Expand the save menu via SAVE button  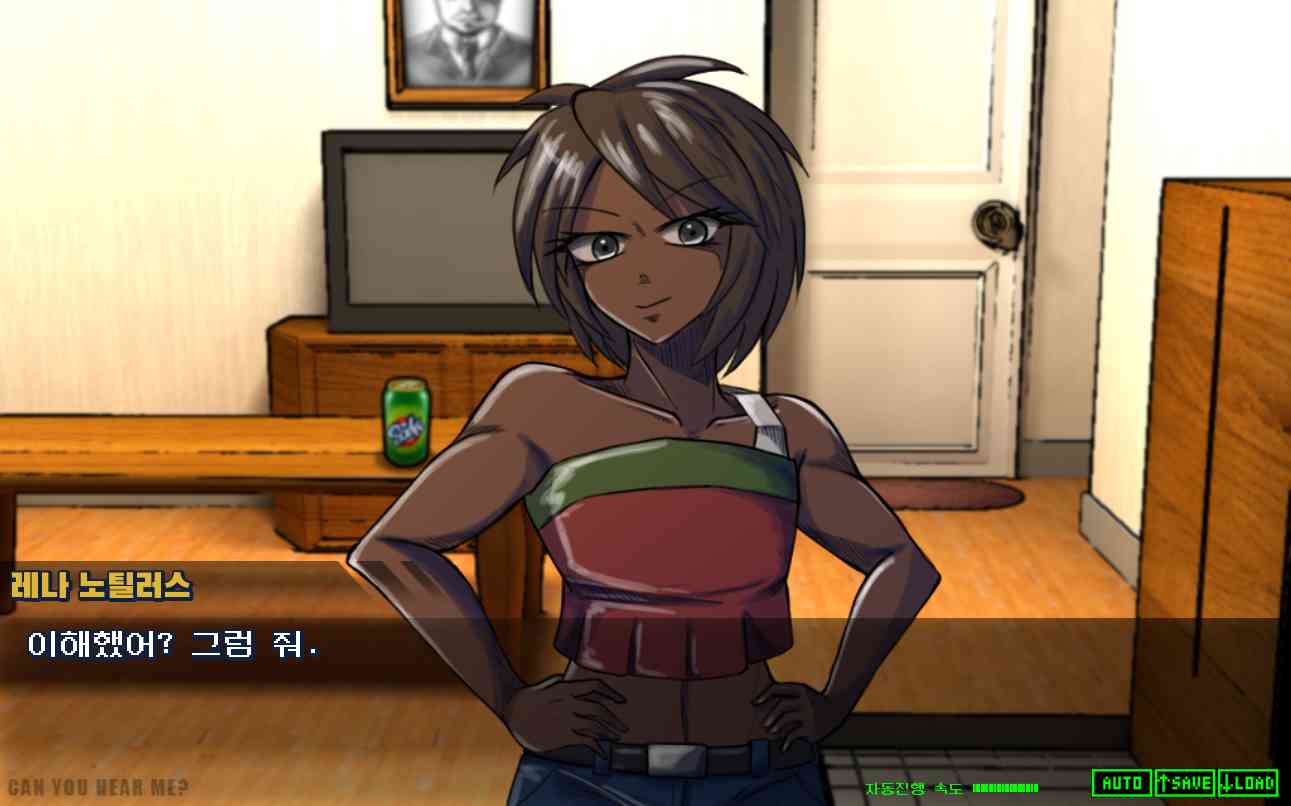coord(1185,781)
